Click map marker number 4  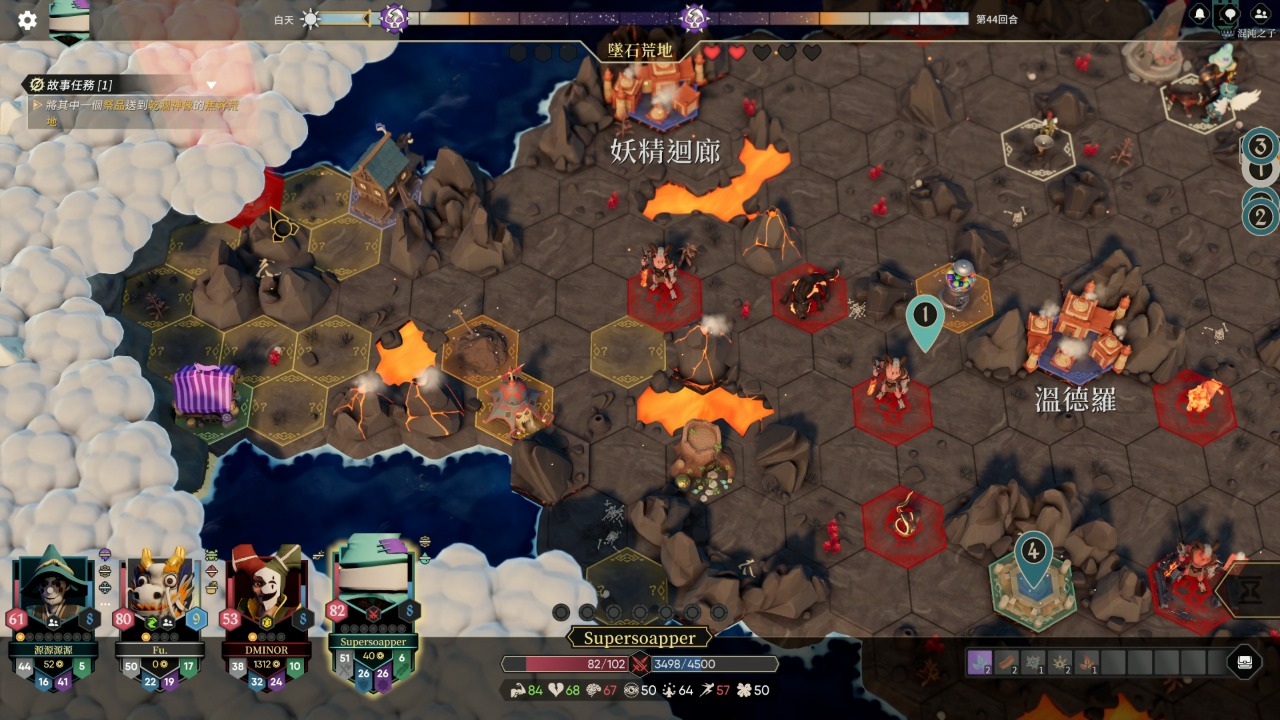1033,551
